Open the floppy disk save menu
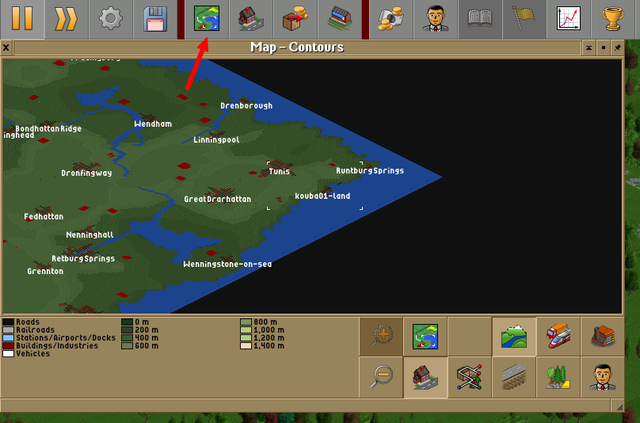640x423 pixels. 156,18
